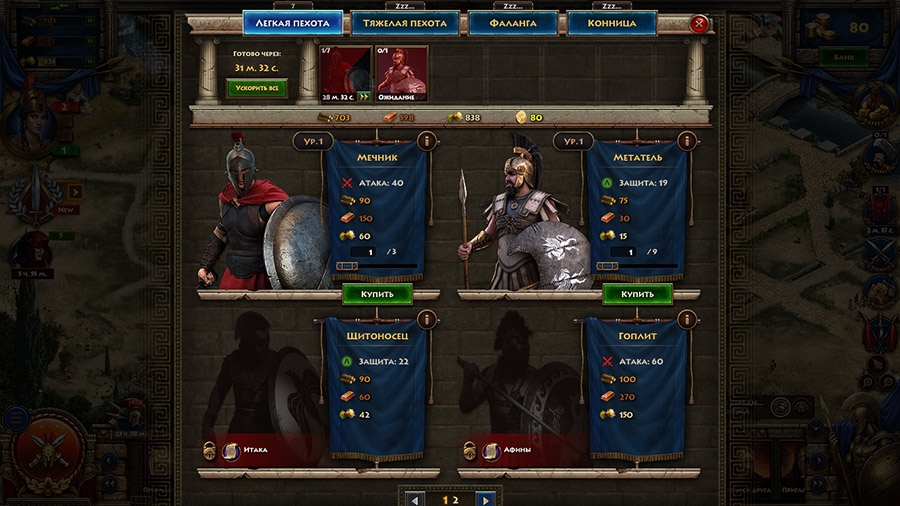The width and height of the screenshot is (900, 506).
Task: Open the info icon for Мечник
Action: [x=426, y=142]
